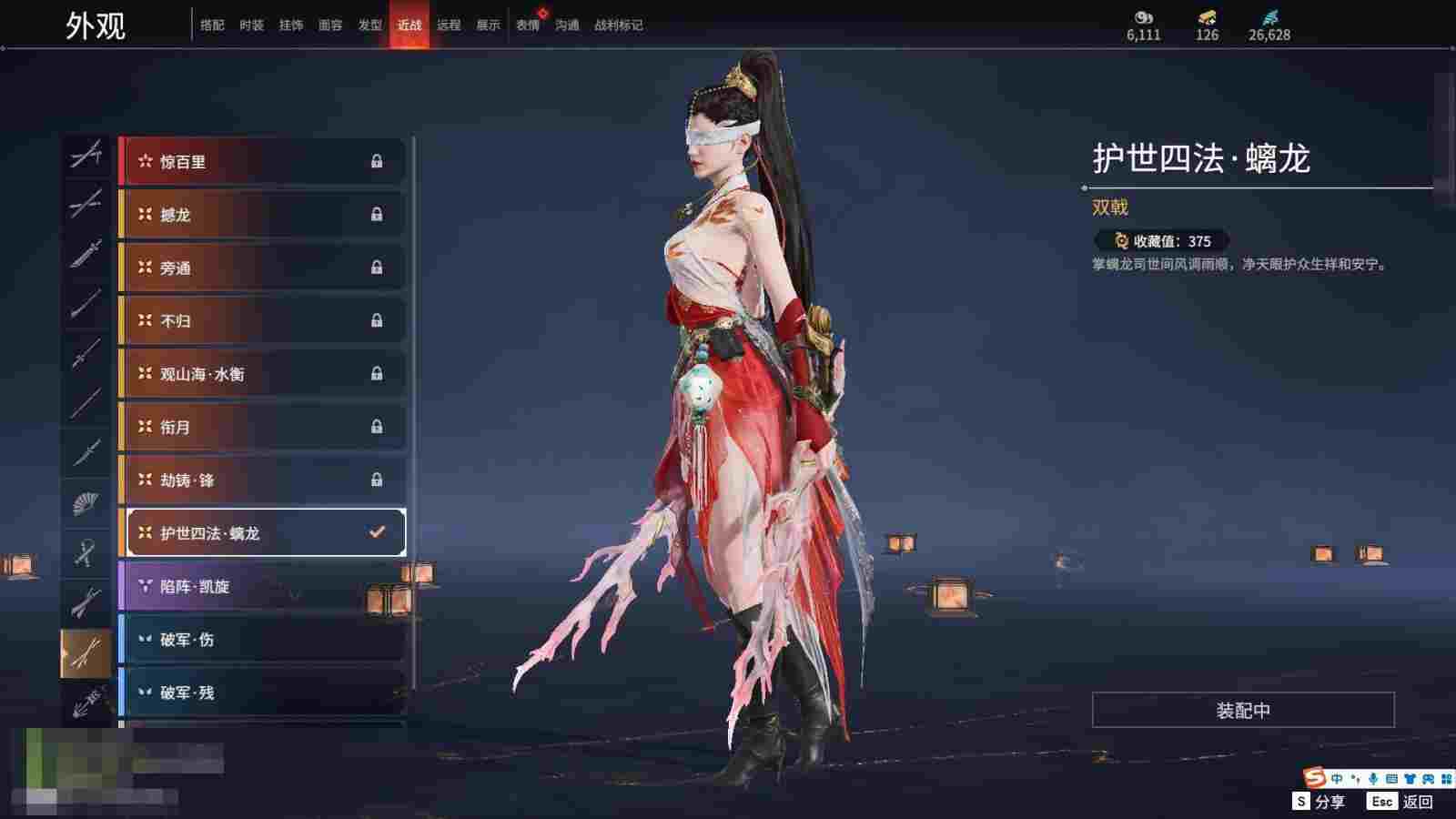
Task: Select the 旁通 skin row
Action: point(262,268)
